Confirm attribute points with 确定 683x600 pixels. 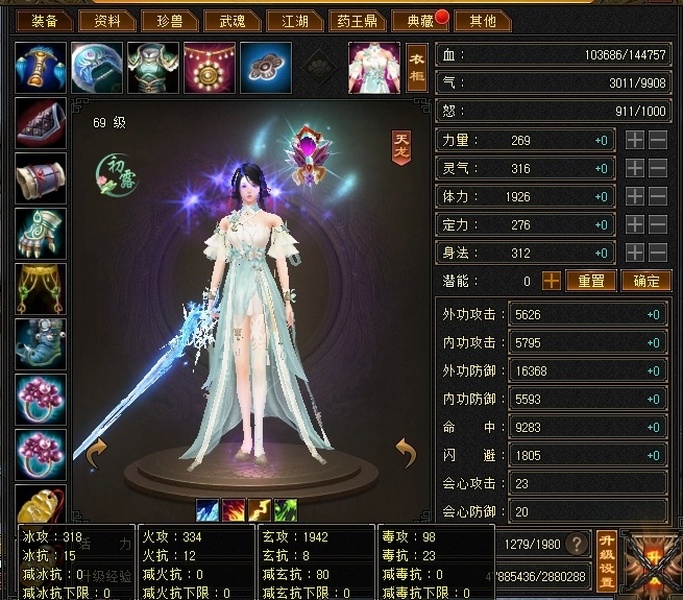point(645,281)
